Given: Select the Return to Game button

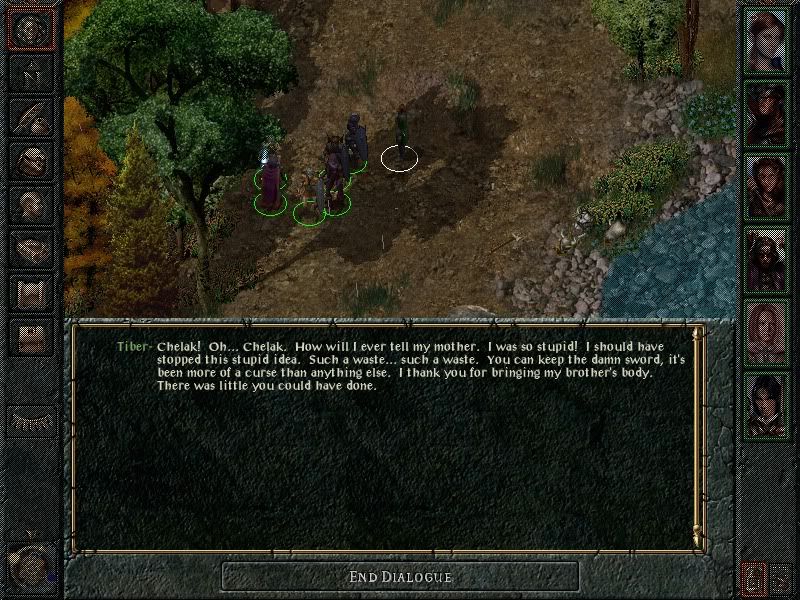Looking at the screenshot, I should [x=31, y=31].
